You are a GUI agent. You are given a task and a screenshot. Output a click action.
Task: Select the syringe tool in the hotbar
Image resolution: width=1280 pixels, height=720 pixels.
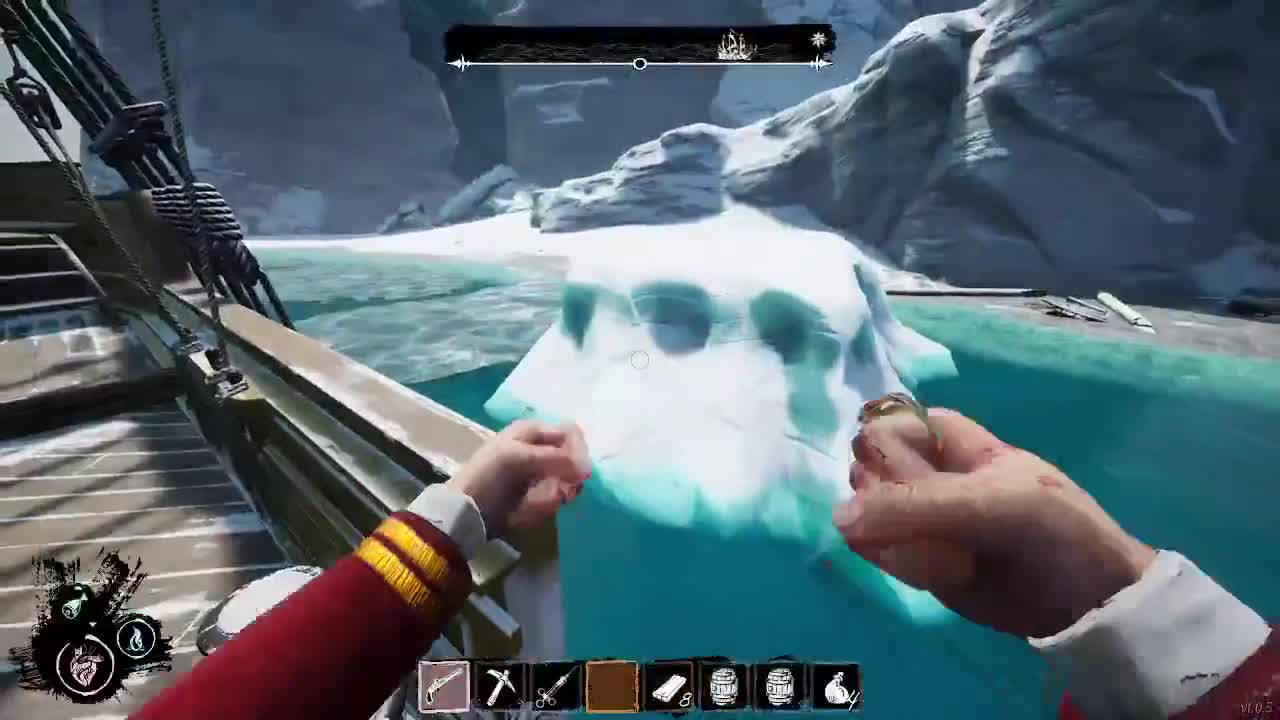(556, 683)
